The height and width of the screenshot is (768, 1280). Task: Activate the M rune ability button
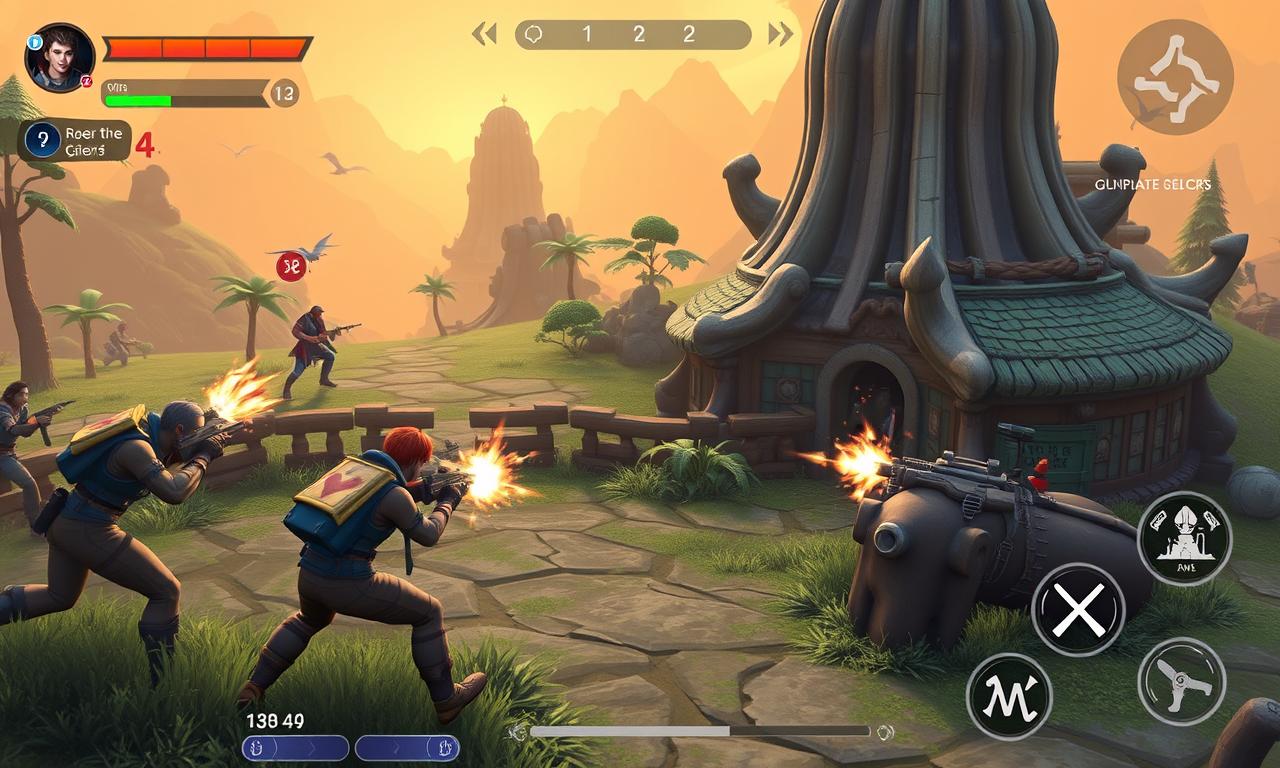pos(1009,696)
